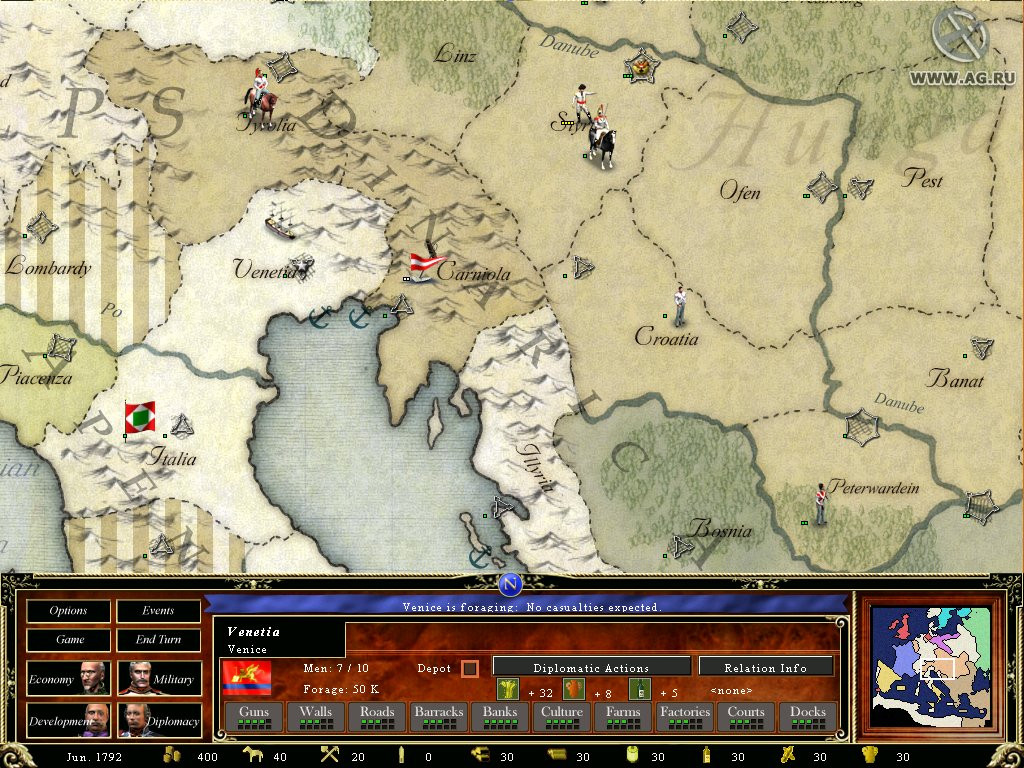Open the Events log
The height and width of the screenshot is (768, 1024).
158,611
